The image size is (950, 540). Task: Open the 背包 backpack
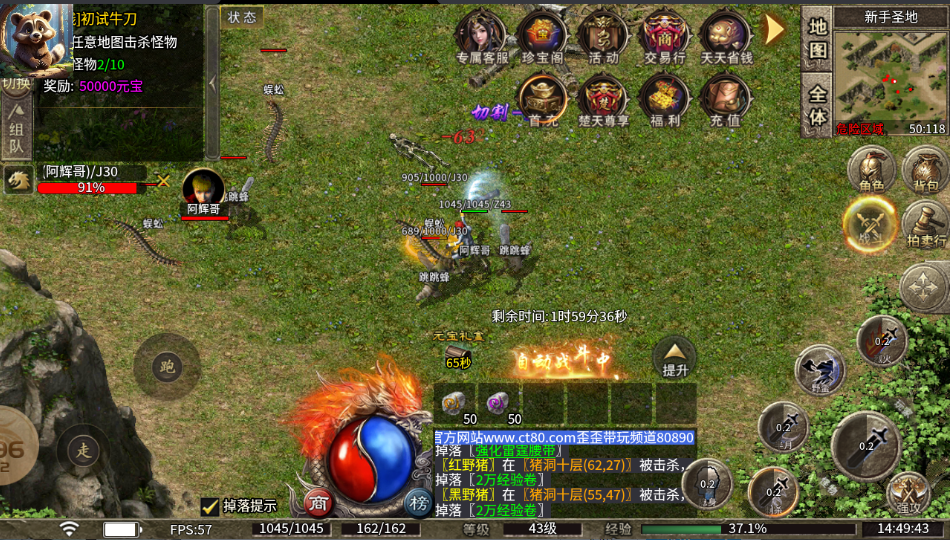point(925,169)
